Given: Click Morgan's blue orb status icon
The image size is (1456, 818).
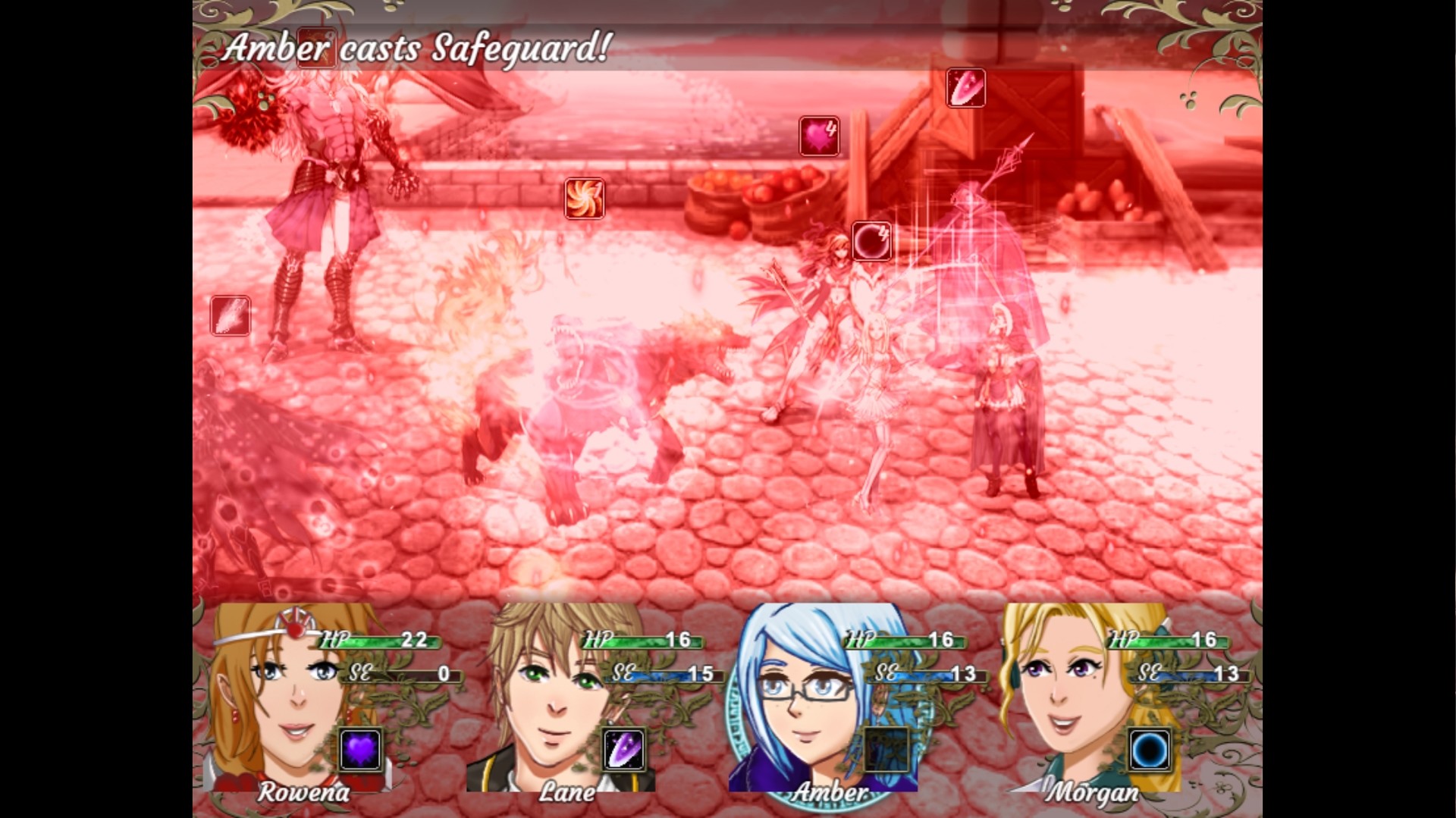Looking at the screenshot, I should 1150,751.
